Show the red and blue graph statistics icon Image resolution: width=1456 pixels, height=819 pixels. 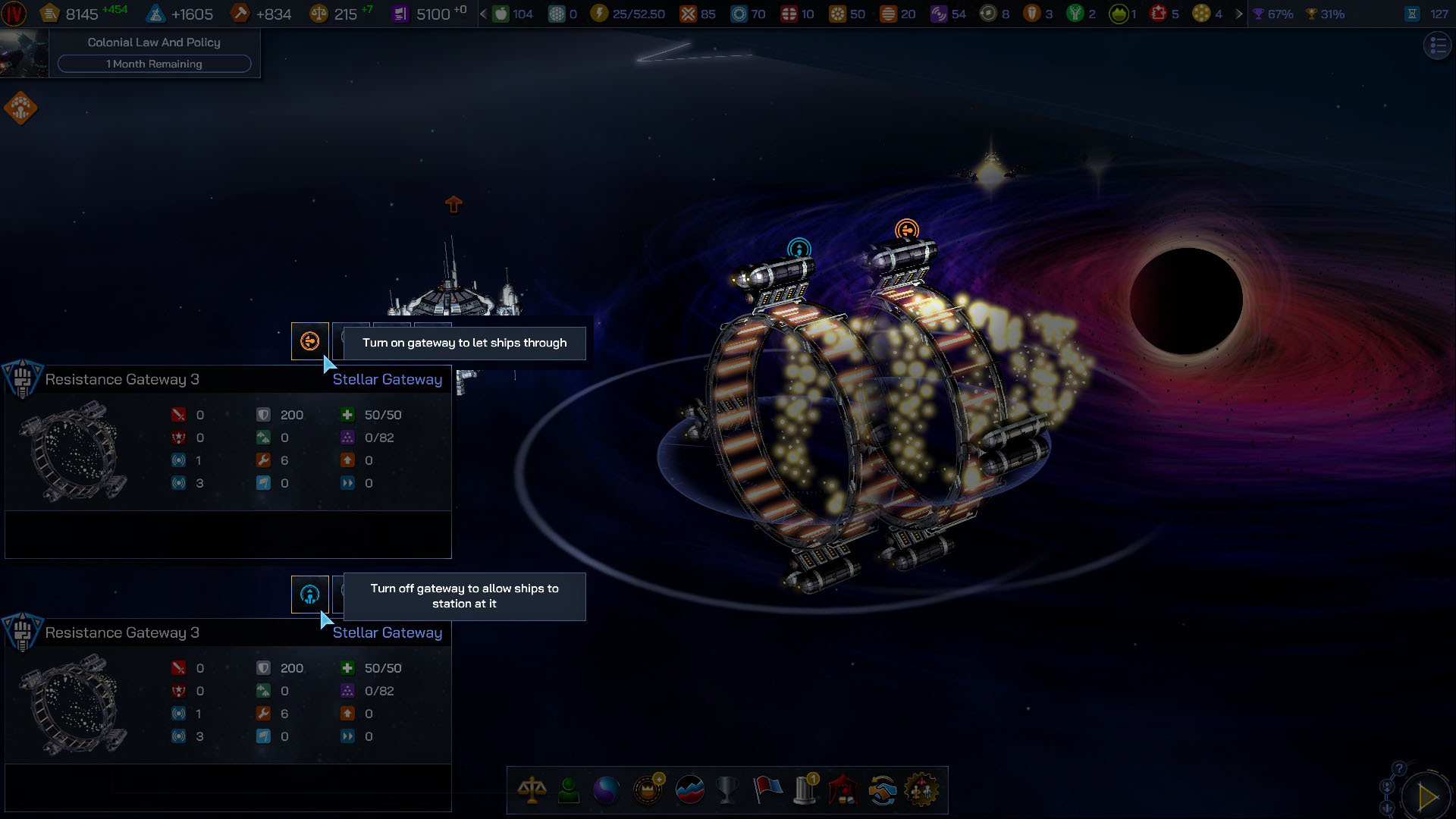689,790
